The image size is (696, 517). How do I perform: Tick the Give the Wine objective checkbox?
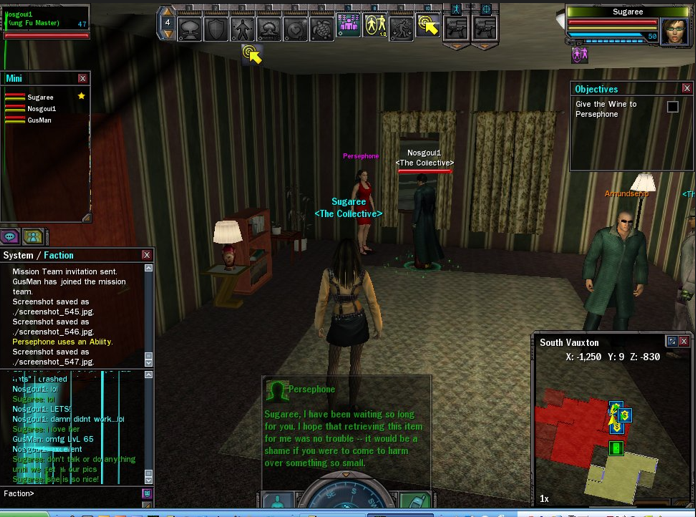click(672, 106)
